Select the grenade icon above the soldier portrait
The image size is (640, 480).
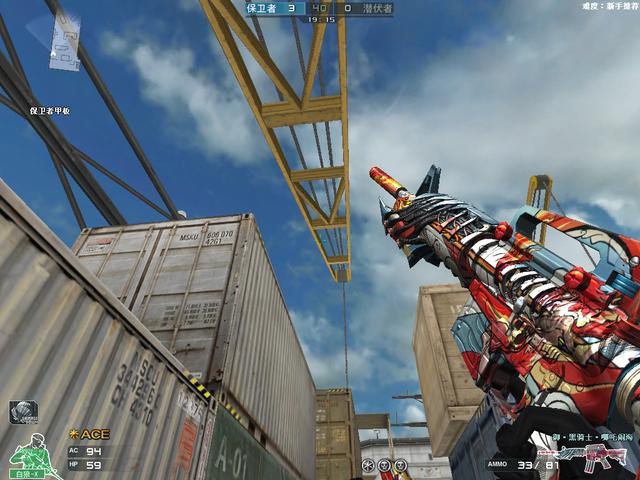click(x=23, y=411)
